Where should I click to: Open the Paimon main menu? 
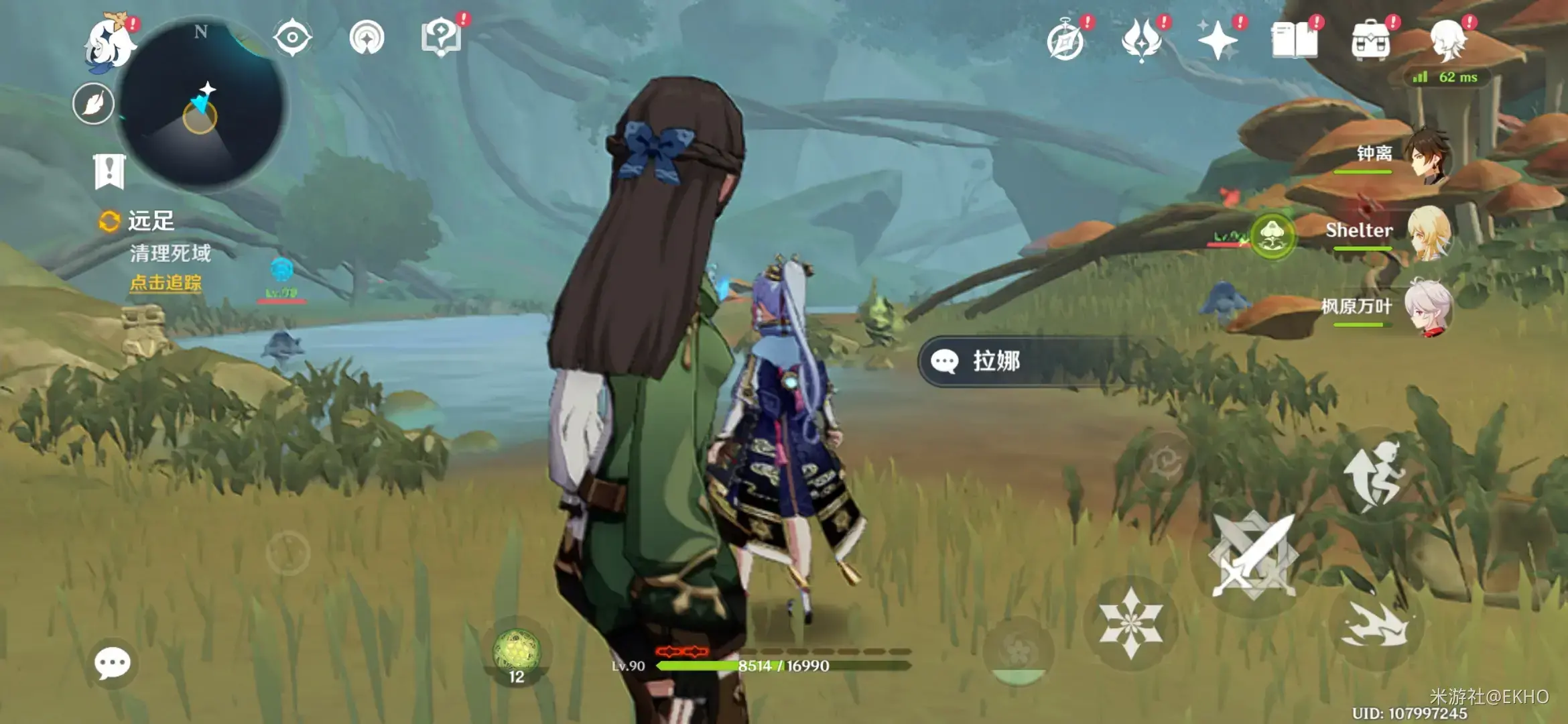(x=110, y=43)
